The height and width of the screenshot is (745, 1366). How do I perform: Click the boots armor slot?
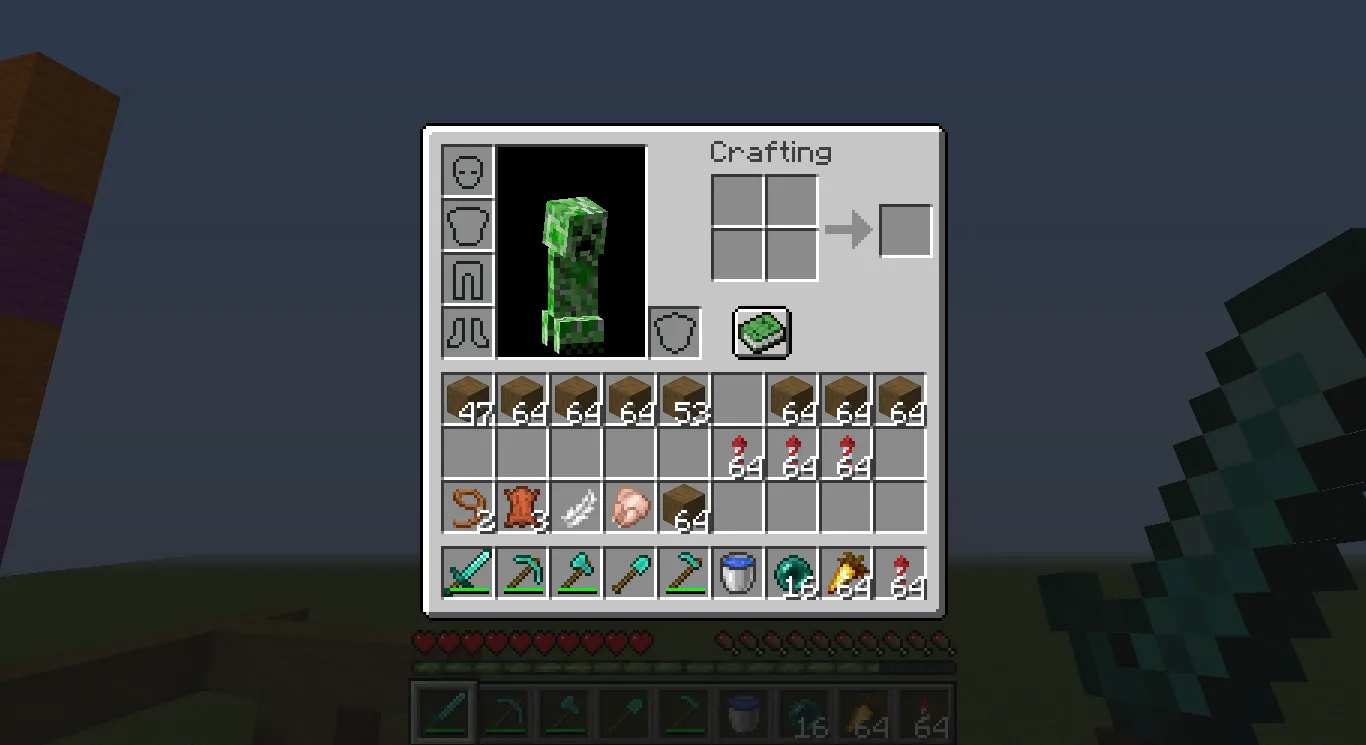coord(466,332)
